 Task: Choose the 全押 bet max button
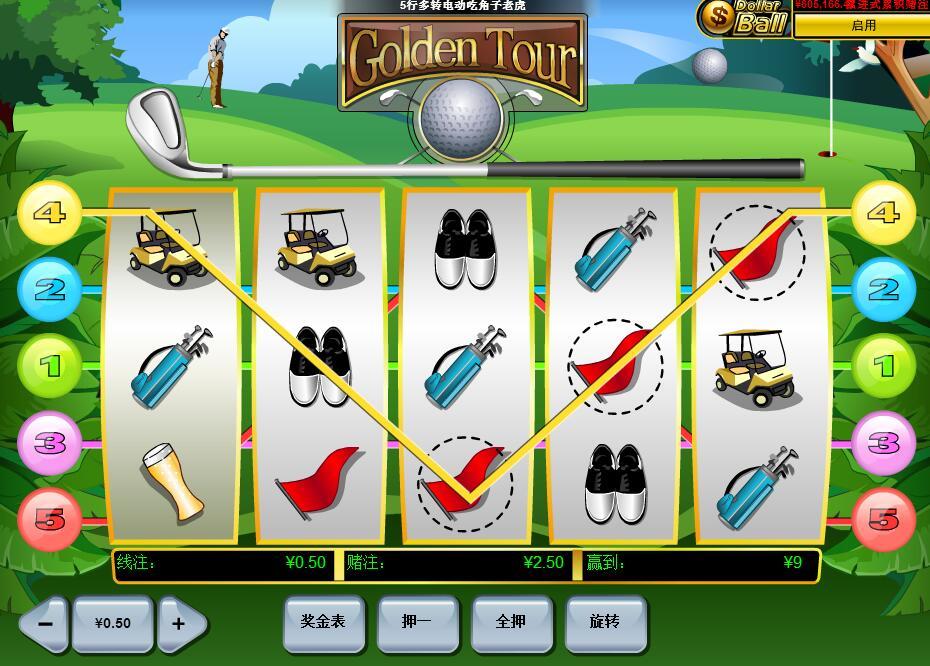coord(511,622)
